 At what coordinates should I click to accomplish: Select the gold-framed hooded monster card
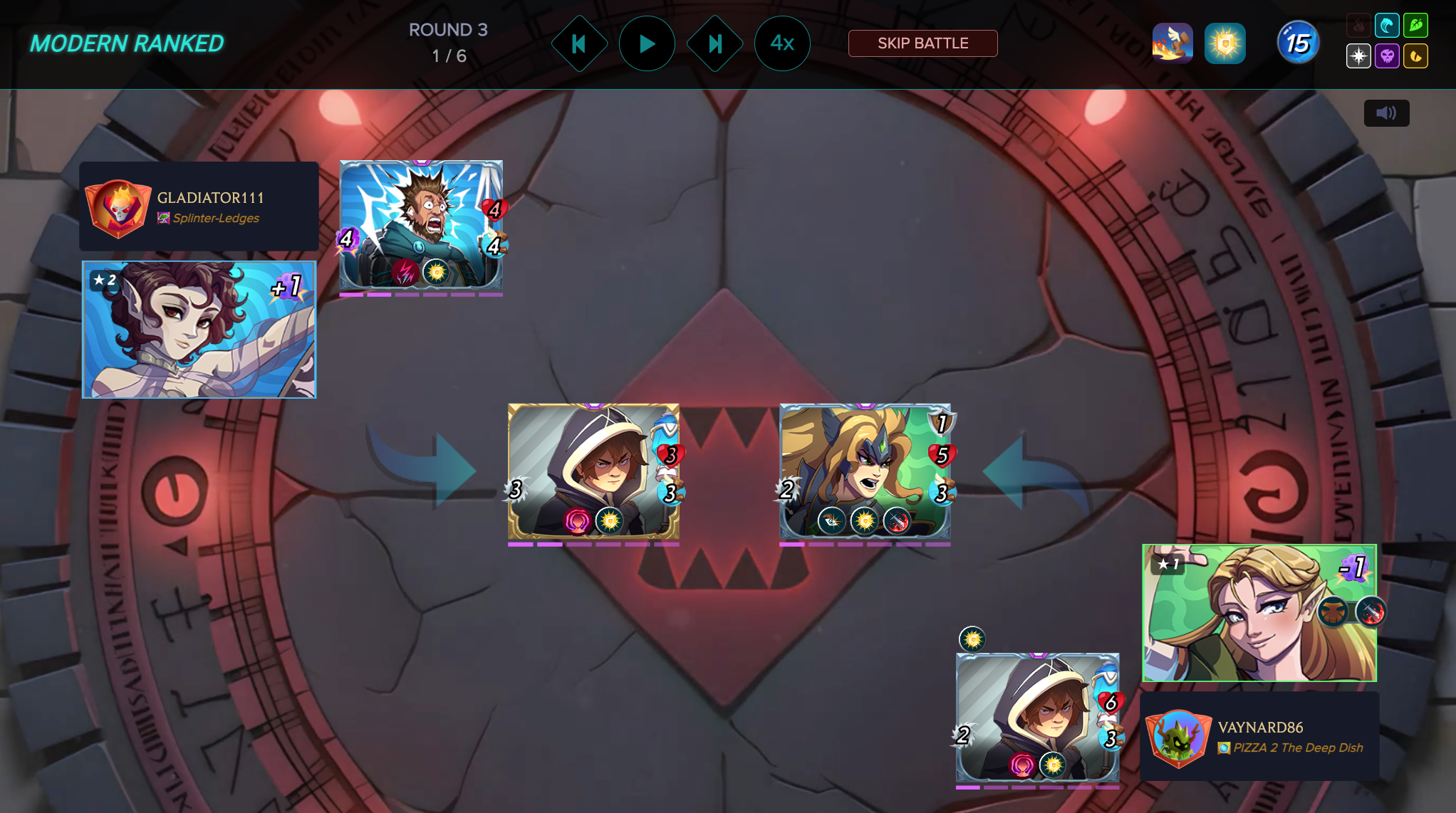click(593, 471)
